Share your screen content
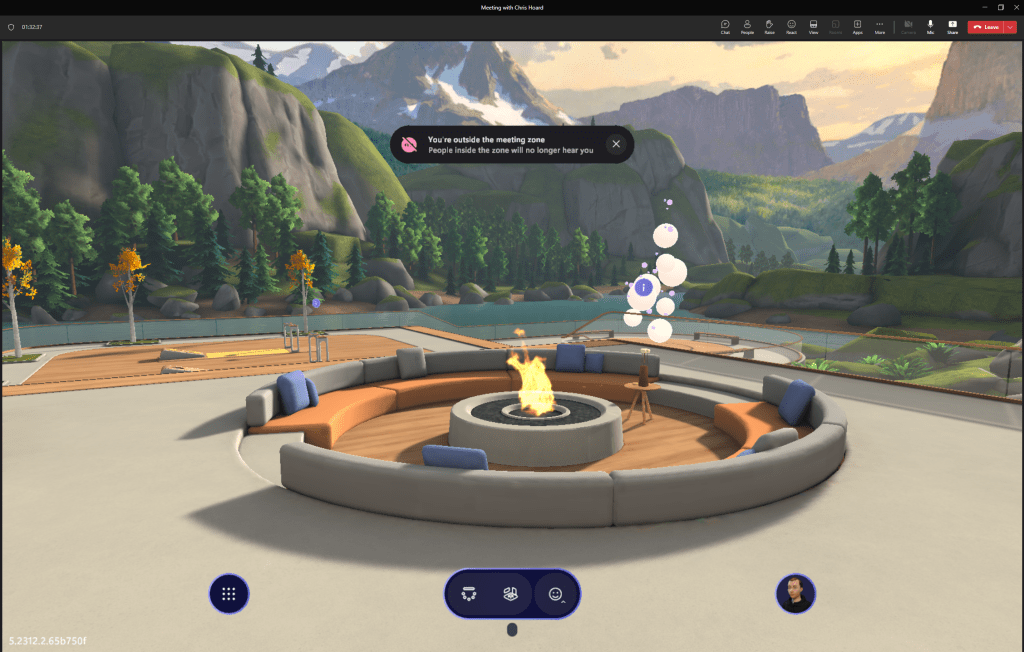Screen dimensions: 1024x652 pyautogui.click(x=952, y=26)
